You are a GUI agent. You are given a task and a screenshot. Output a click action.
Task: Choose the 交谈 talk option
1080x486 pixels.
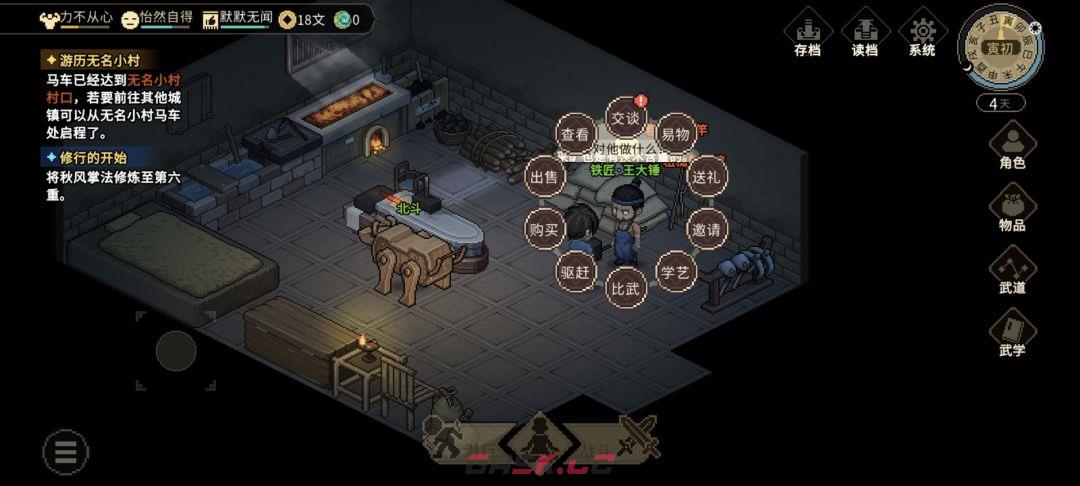tap(625, 118)
